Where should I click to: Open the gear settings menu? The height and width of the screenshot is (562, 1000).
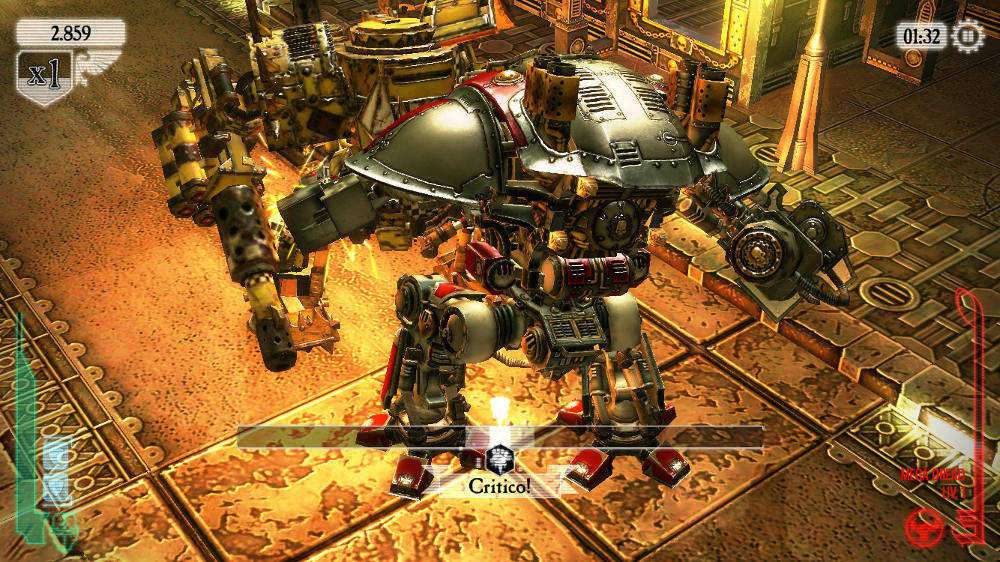[x=968, y=36]
